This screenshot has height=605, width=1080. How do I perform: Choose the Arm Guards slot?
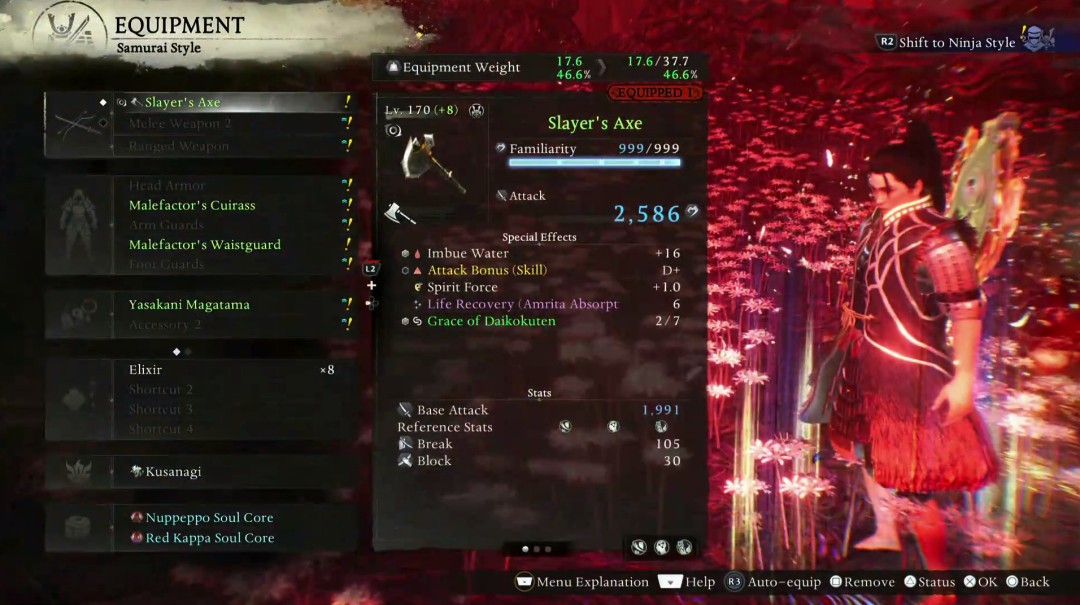[x=166, y=225]
